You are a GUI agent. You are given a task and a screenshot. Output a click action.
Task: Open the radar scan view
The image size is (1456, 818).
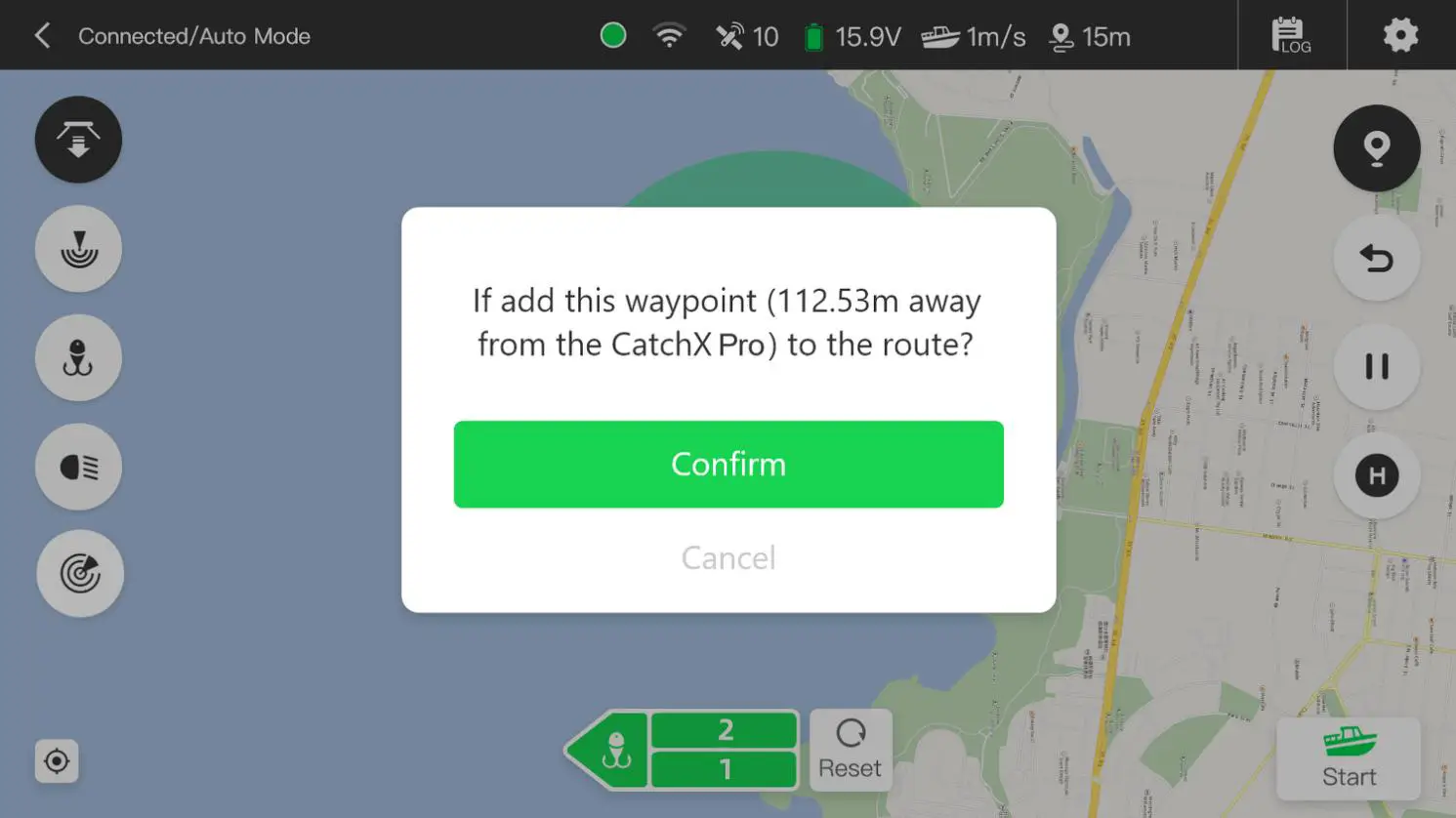pyautogui.click(x=80, y=574)
